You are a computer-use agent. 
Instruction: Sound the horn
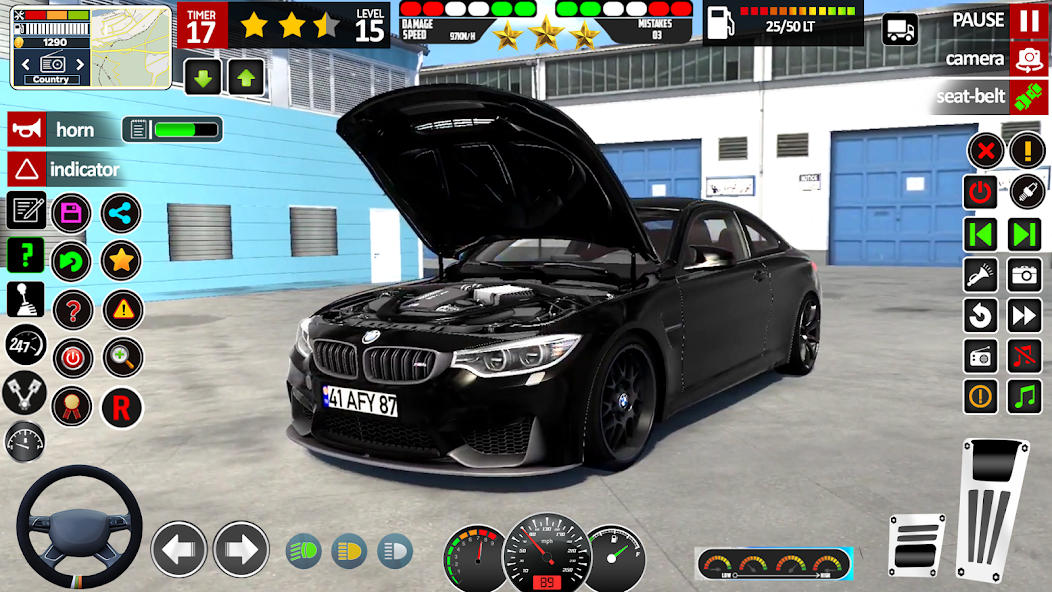[26, 129]
